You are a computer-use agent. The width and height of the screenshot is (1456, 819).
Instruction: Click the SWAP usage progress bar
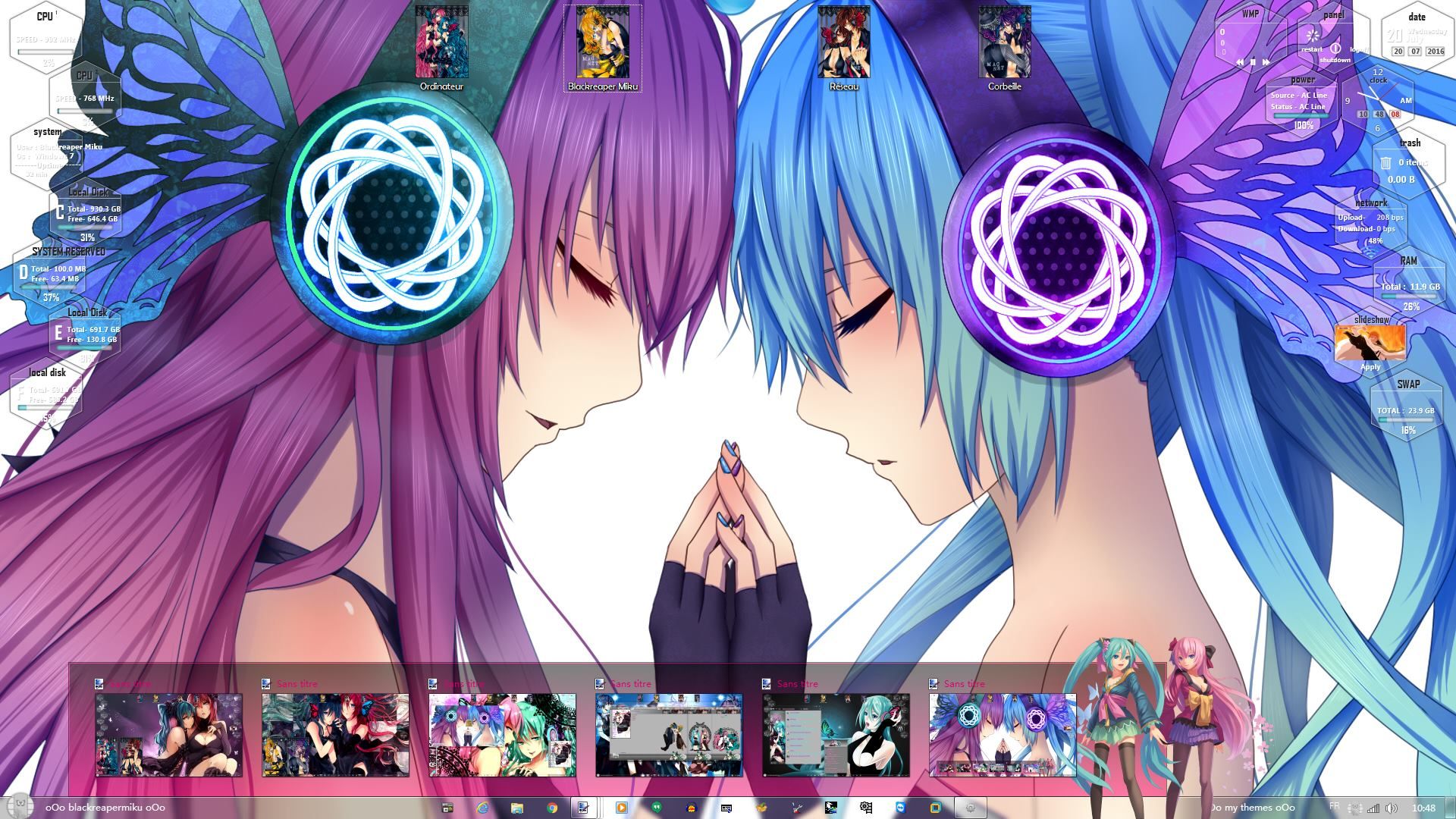point(1407,419)
